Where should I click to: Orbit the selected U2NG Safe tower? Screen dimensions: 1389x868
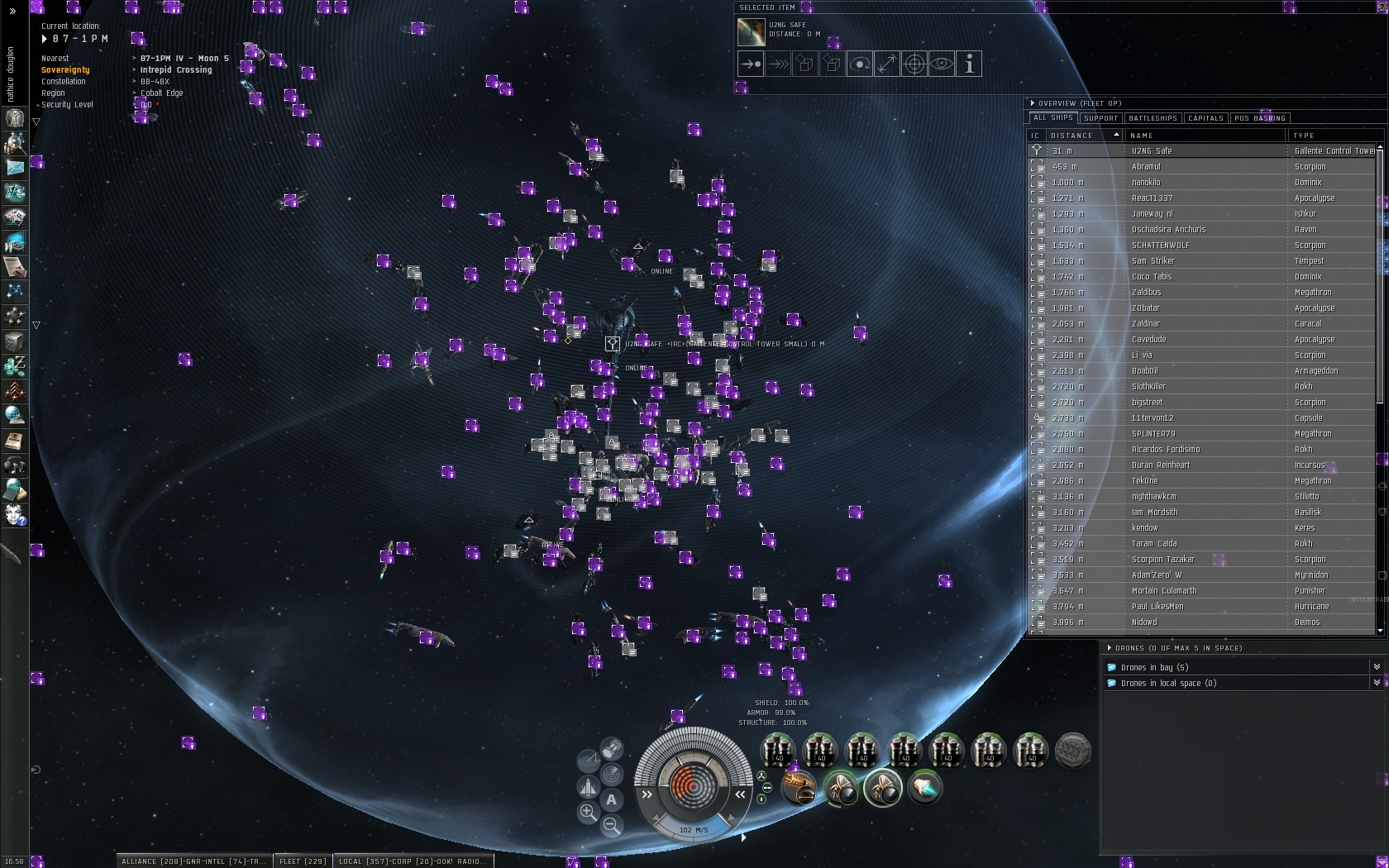[860, 64]
